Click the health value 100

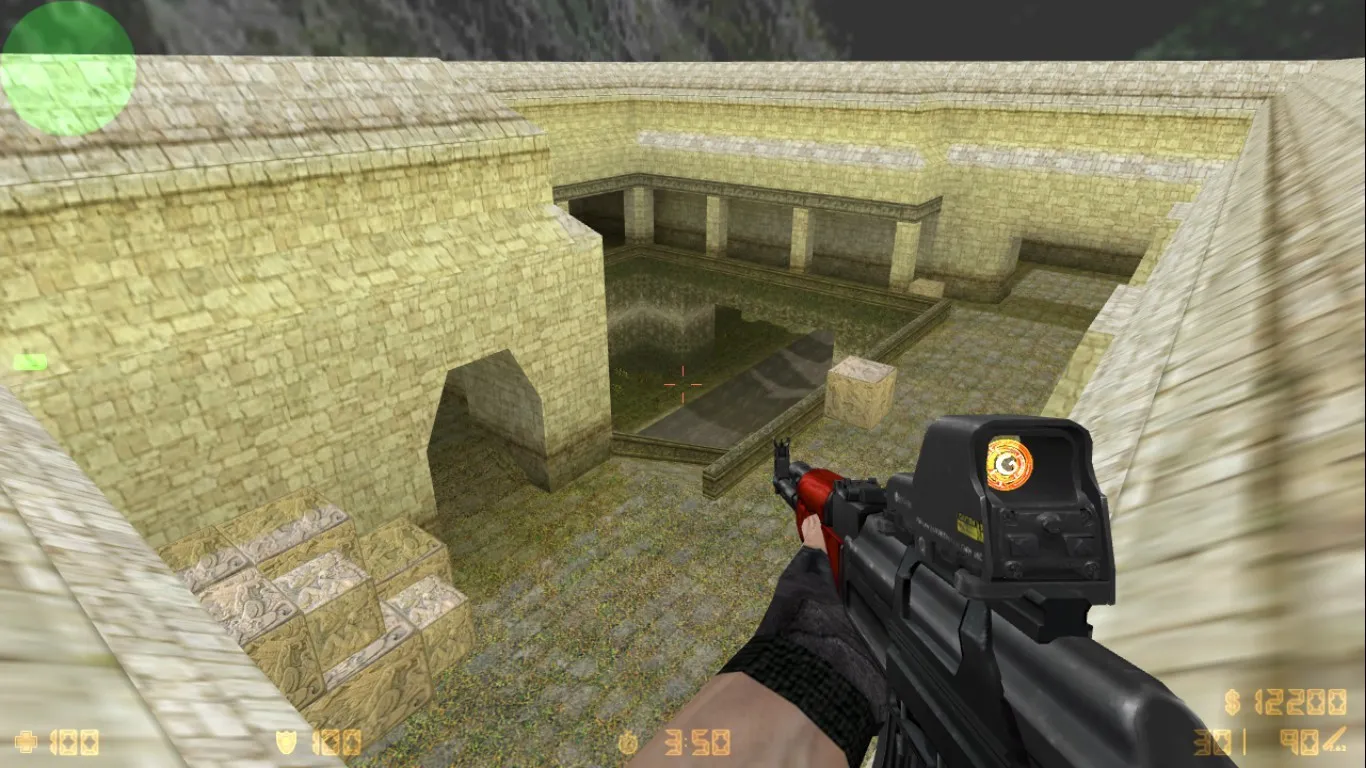point(73,741)
